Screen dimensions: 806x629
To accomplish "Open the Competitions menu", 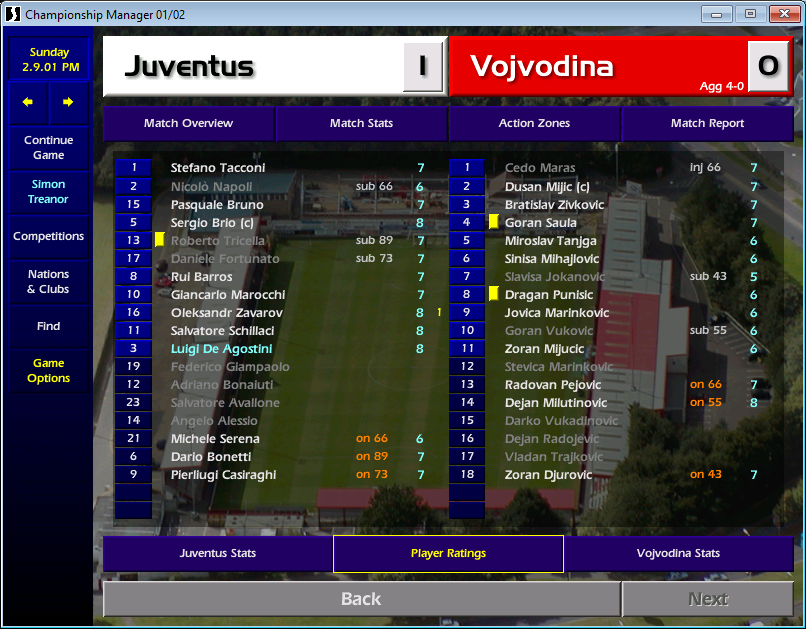I will click(x=48, y=236).
